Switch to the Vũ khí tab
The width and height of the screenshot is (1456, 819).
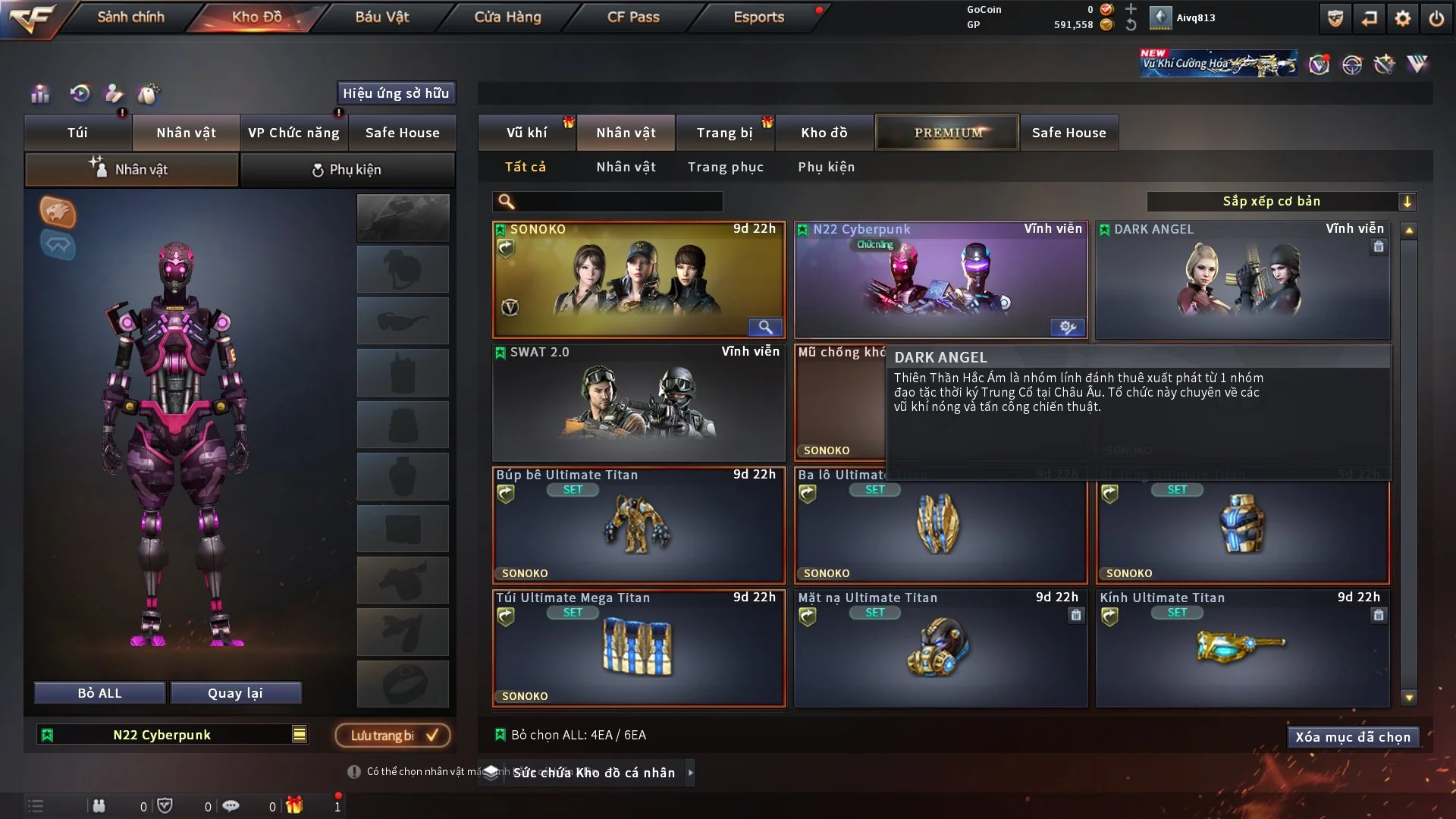click(526, 133)
